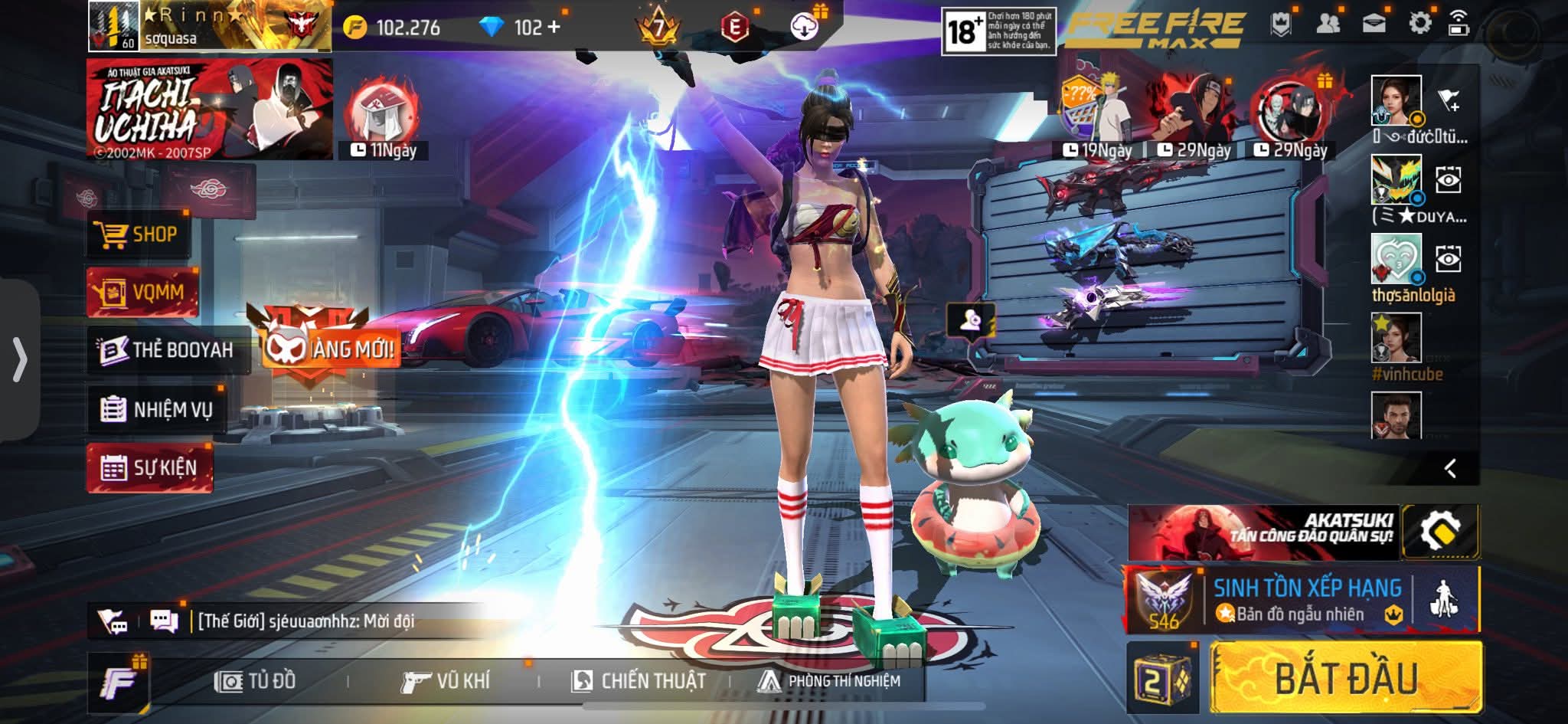Open the mail envelope inbox

[1374, 24]
